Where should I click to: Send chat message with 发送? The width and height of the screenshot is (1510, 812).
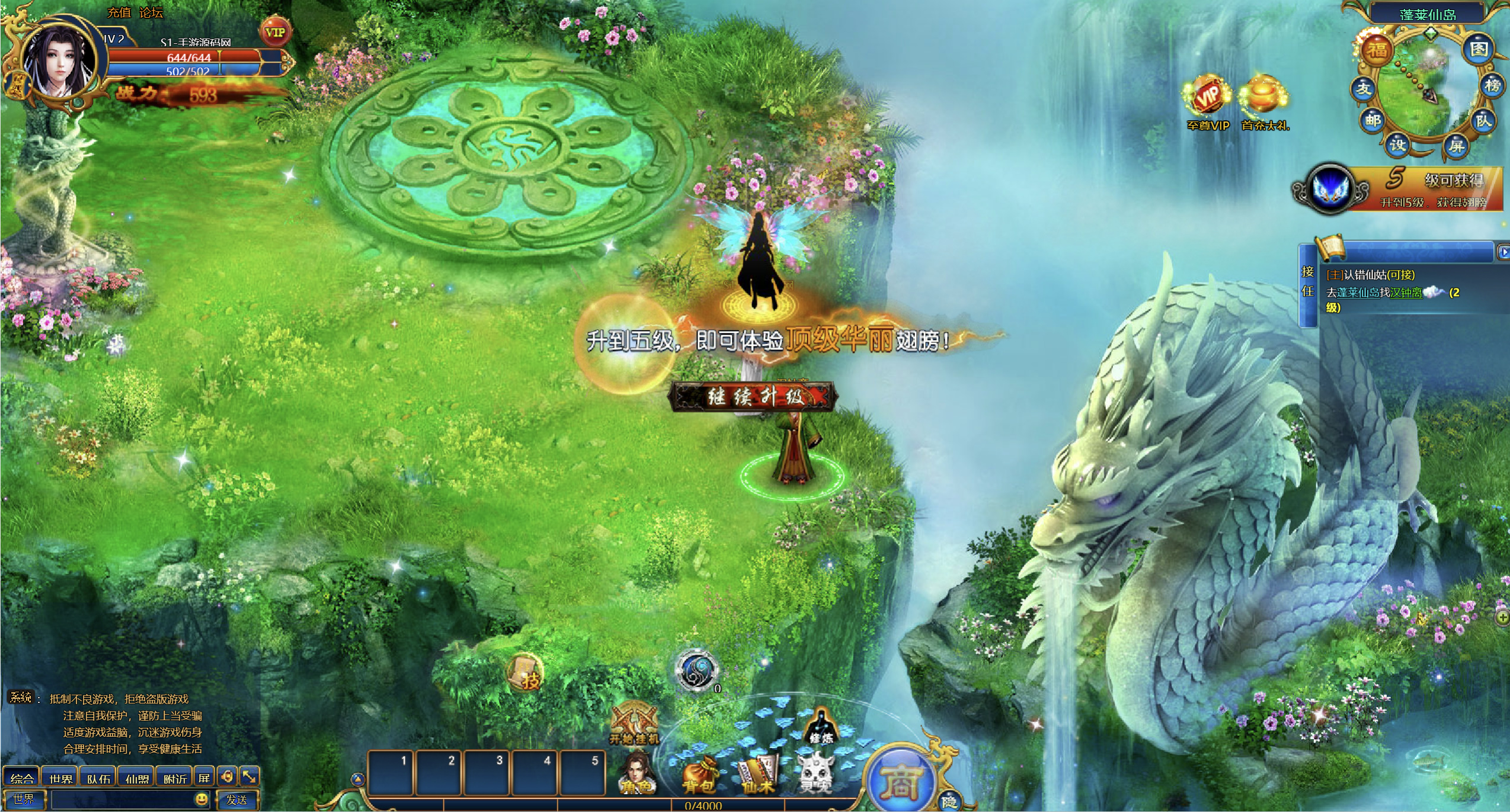point(237,800)
